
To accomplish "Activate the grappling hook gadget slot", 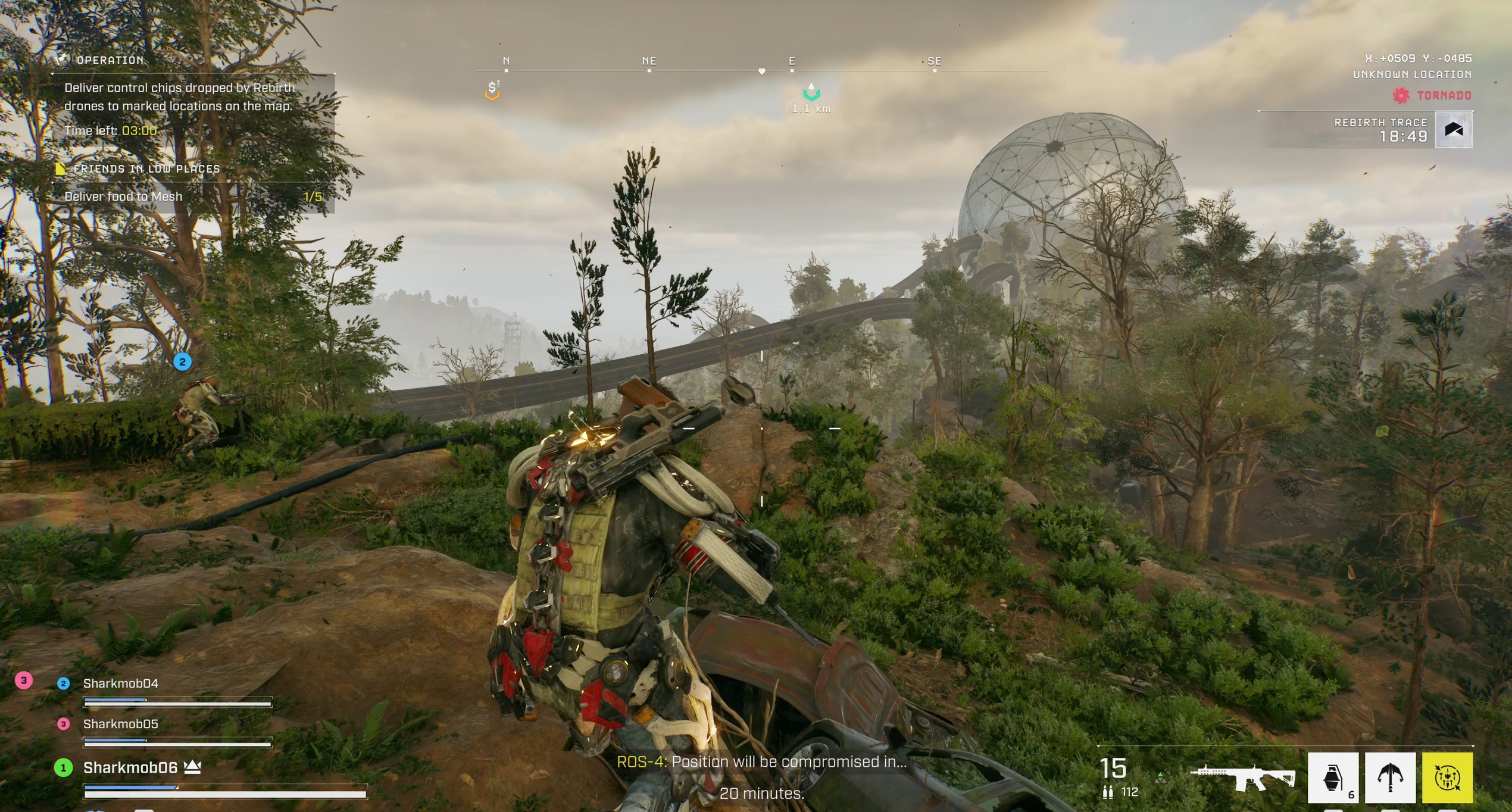I will point(1390,777).
